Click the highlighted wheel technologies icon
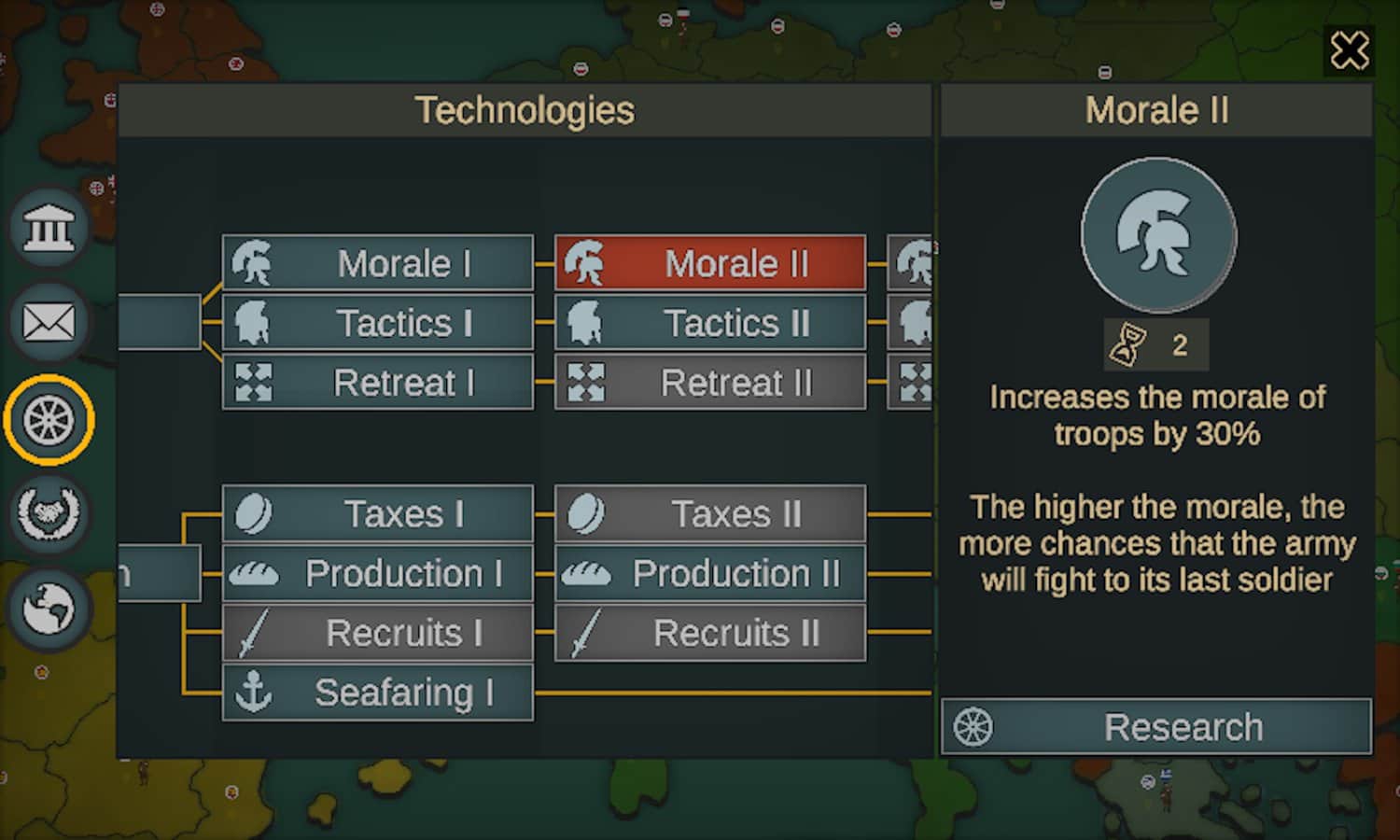This screenshot has height=840, width=1400. [49, 420]
